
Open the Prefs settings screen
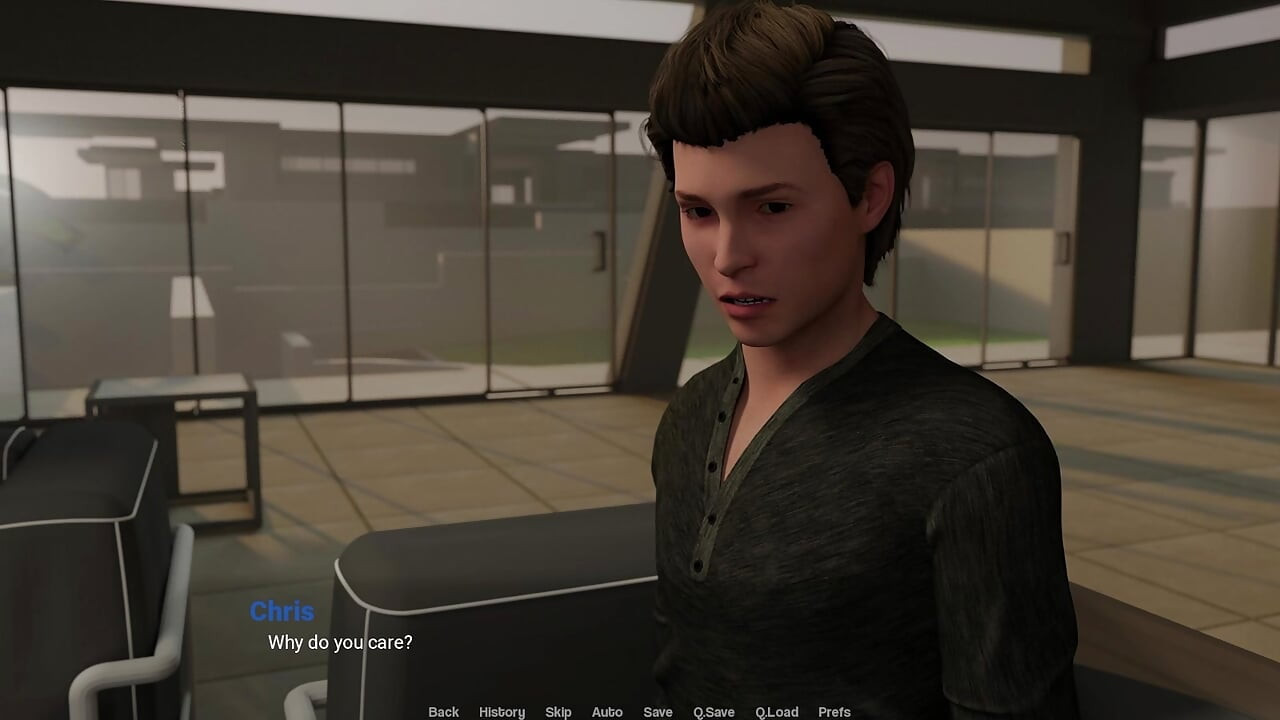(x=834, y=712)
